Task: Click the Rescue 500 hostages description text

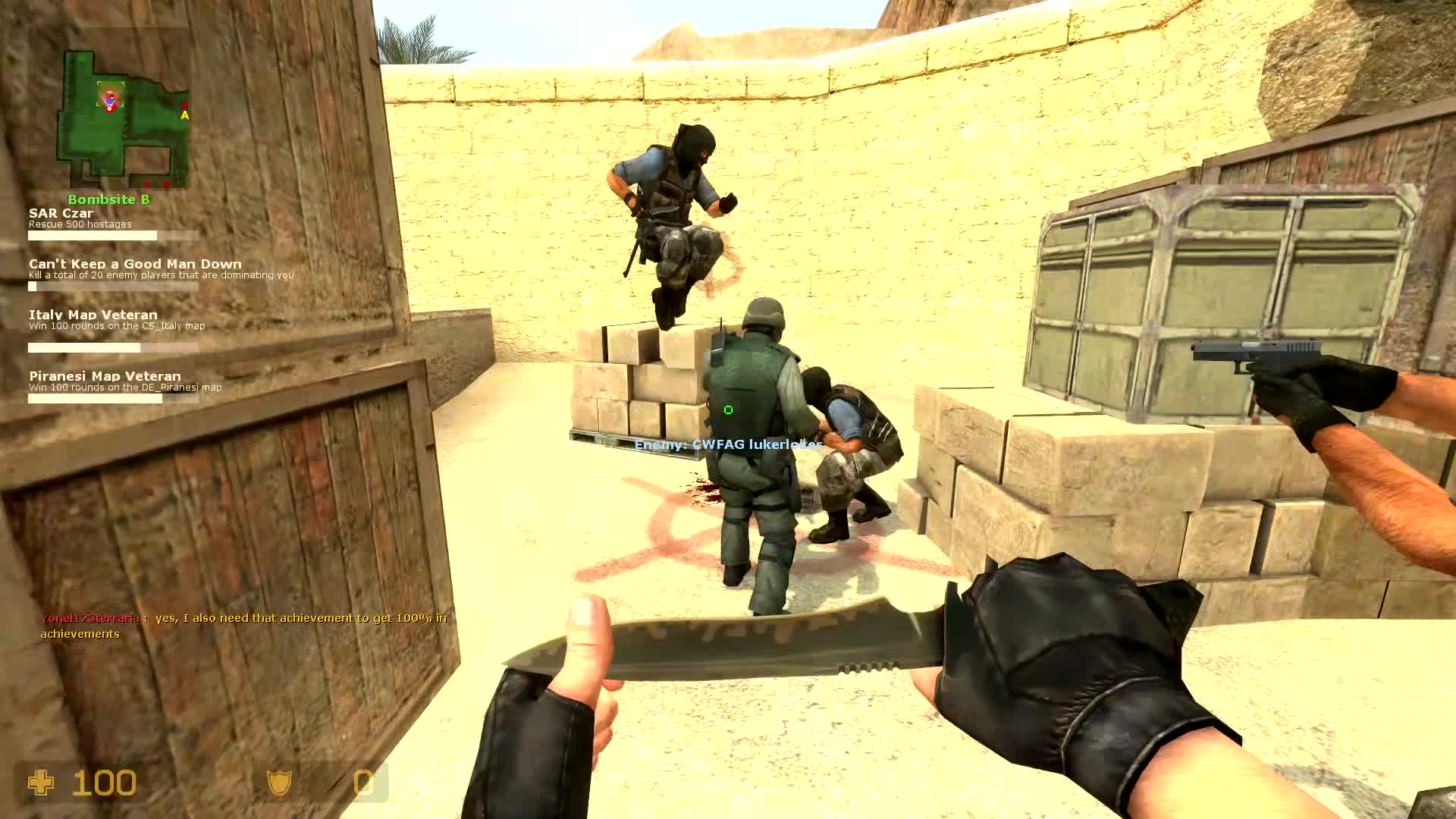Action: (x=79, y=224)
